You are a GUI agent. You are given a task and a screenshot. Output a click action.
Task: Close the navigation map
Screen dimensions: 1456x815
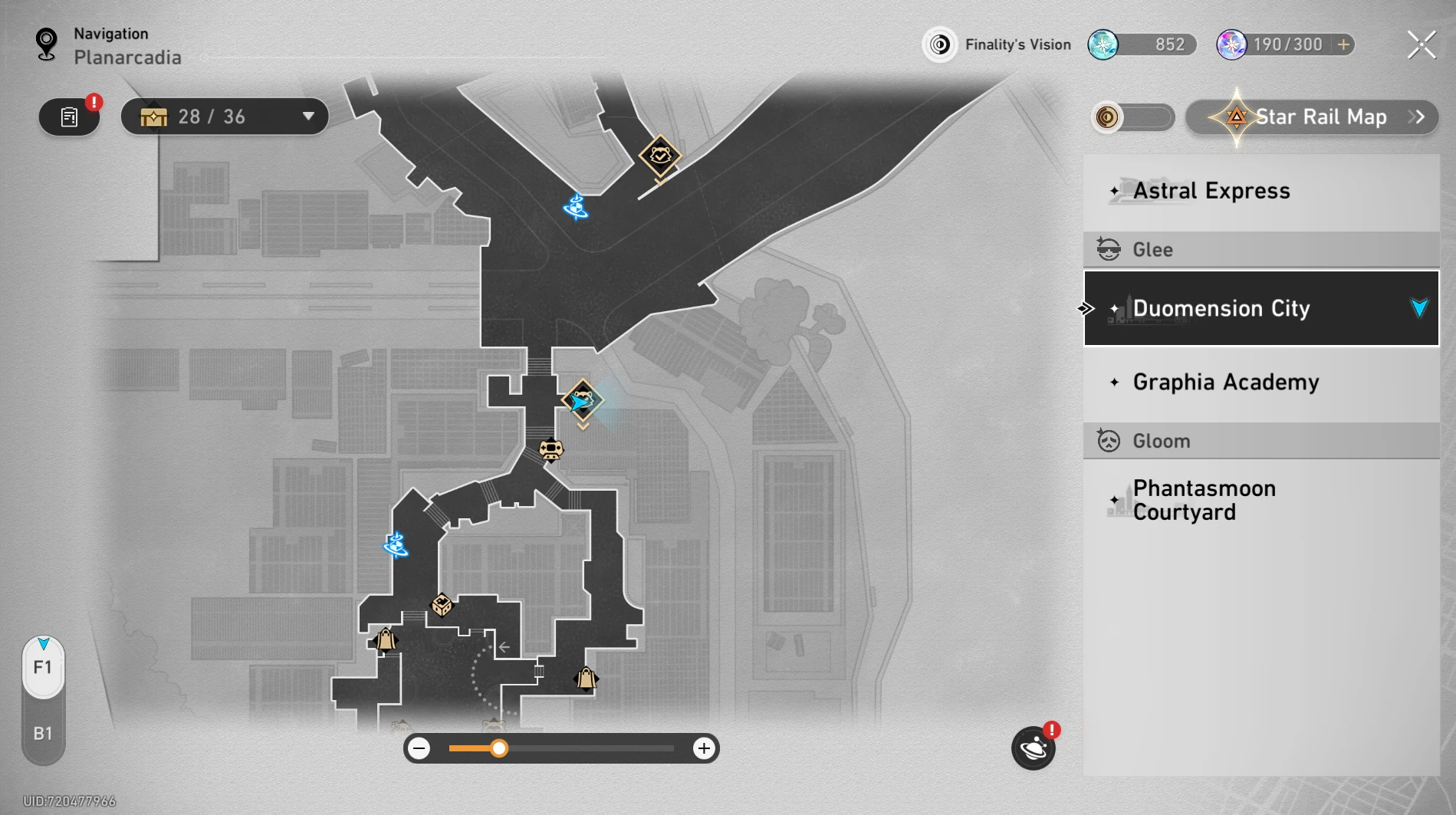1421,45
